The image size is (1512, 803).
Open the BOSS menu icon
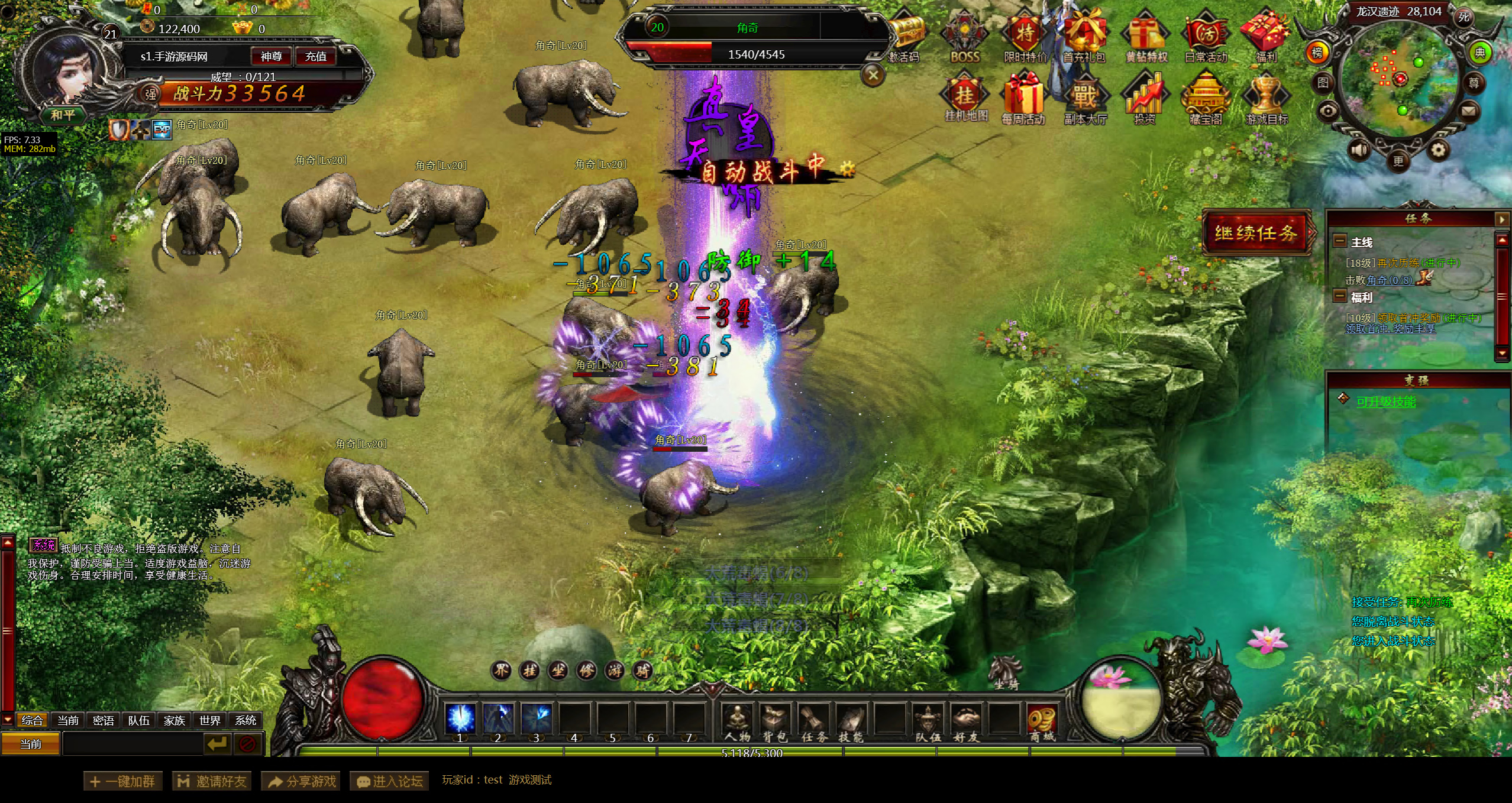[965, 37]
